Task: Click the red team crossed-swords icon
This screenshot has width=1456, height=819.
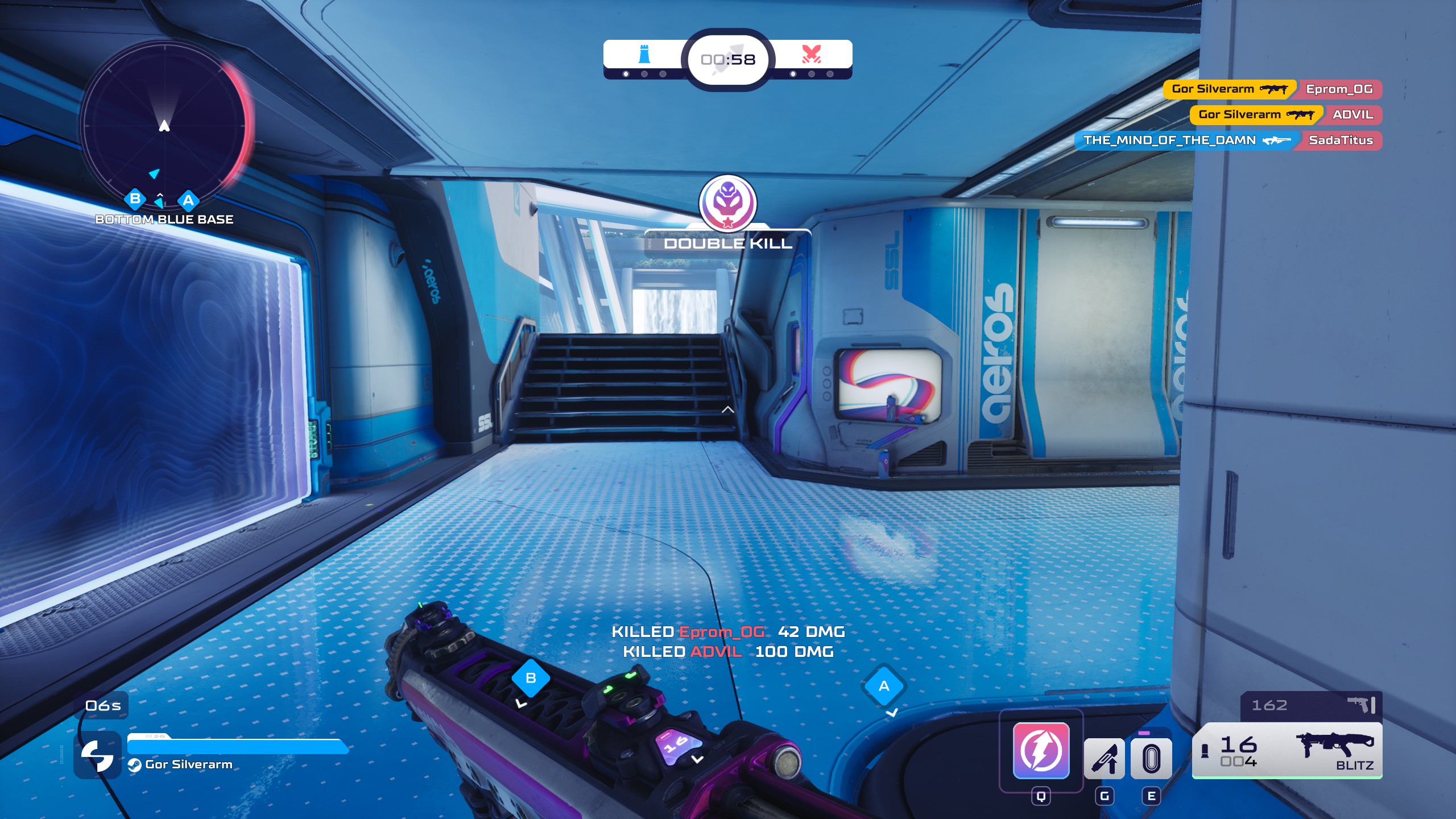Action: tap(811, 55)
